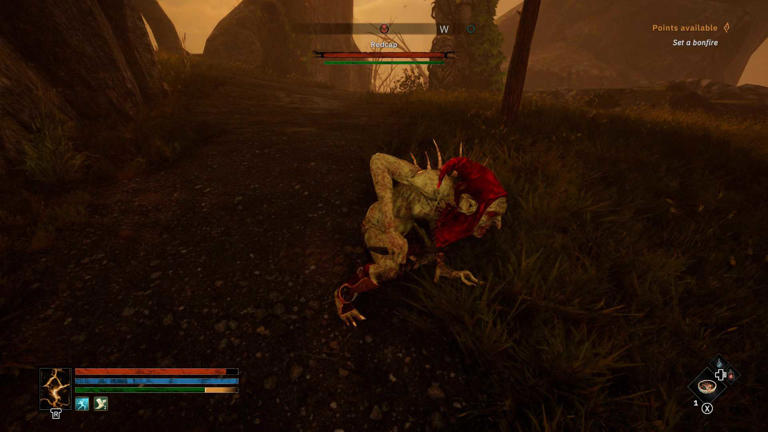Click the red enemy marker on compass
This screenshot has height=432, width=768.
pyautogui.click(x=385, y=30)
